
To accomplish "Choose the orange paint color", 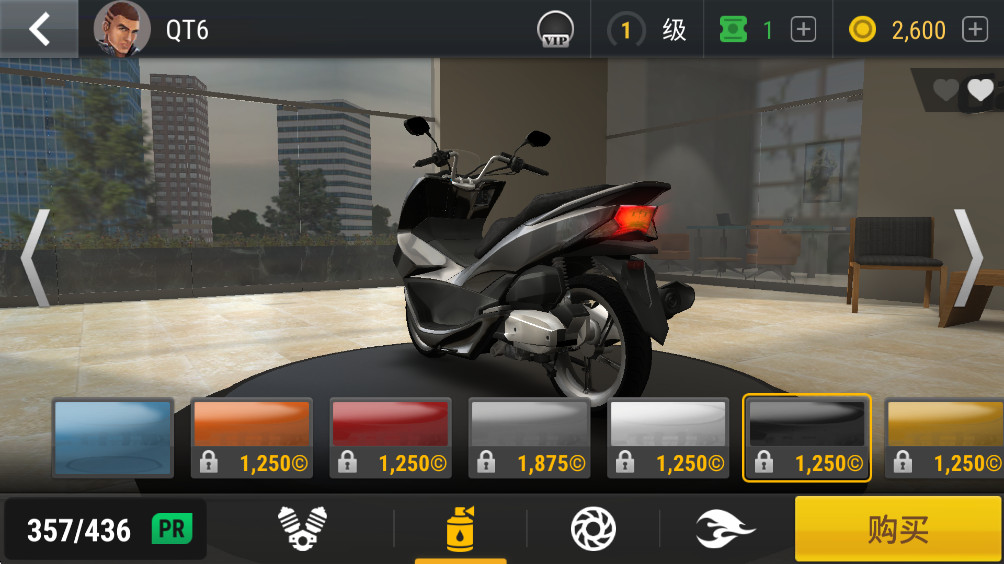I will tap(251, 438).
